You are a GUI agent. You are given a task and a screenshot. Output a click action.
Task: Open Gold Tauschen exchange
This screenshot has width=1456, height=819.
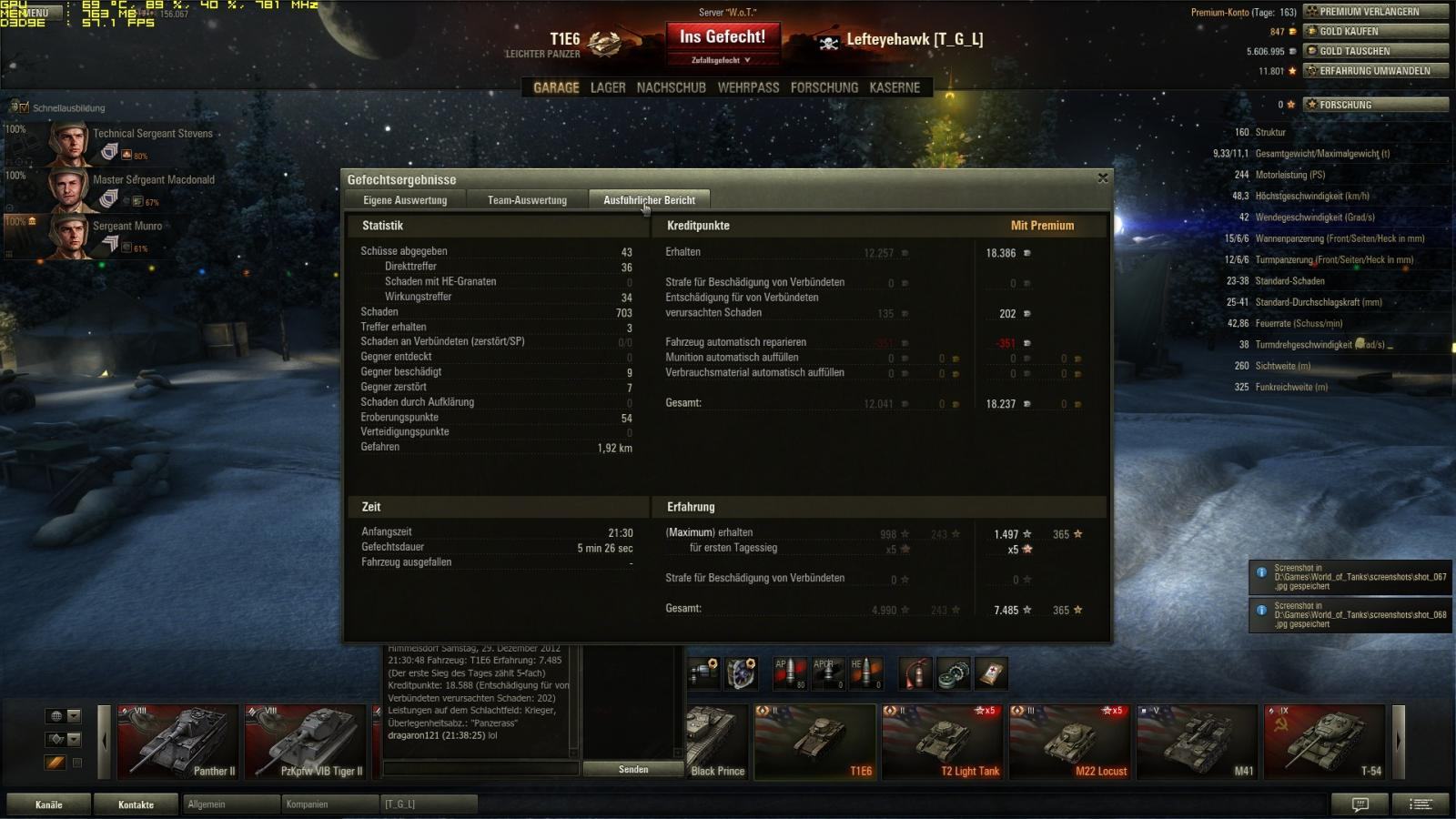click(x=1375, y=51)
